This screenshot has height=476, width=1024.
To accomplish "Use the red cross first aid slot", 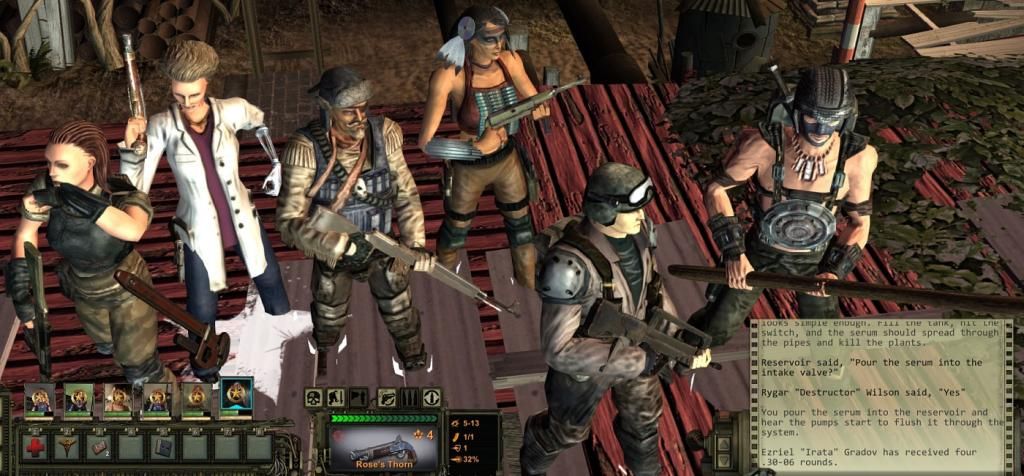I will (x=35, y=445).
